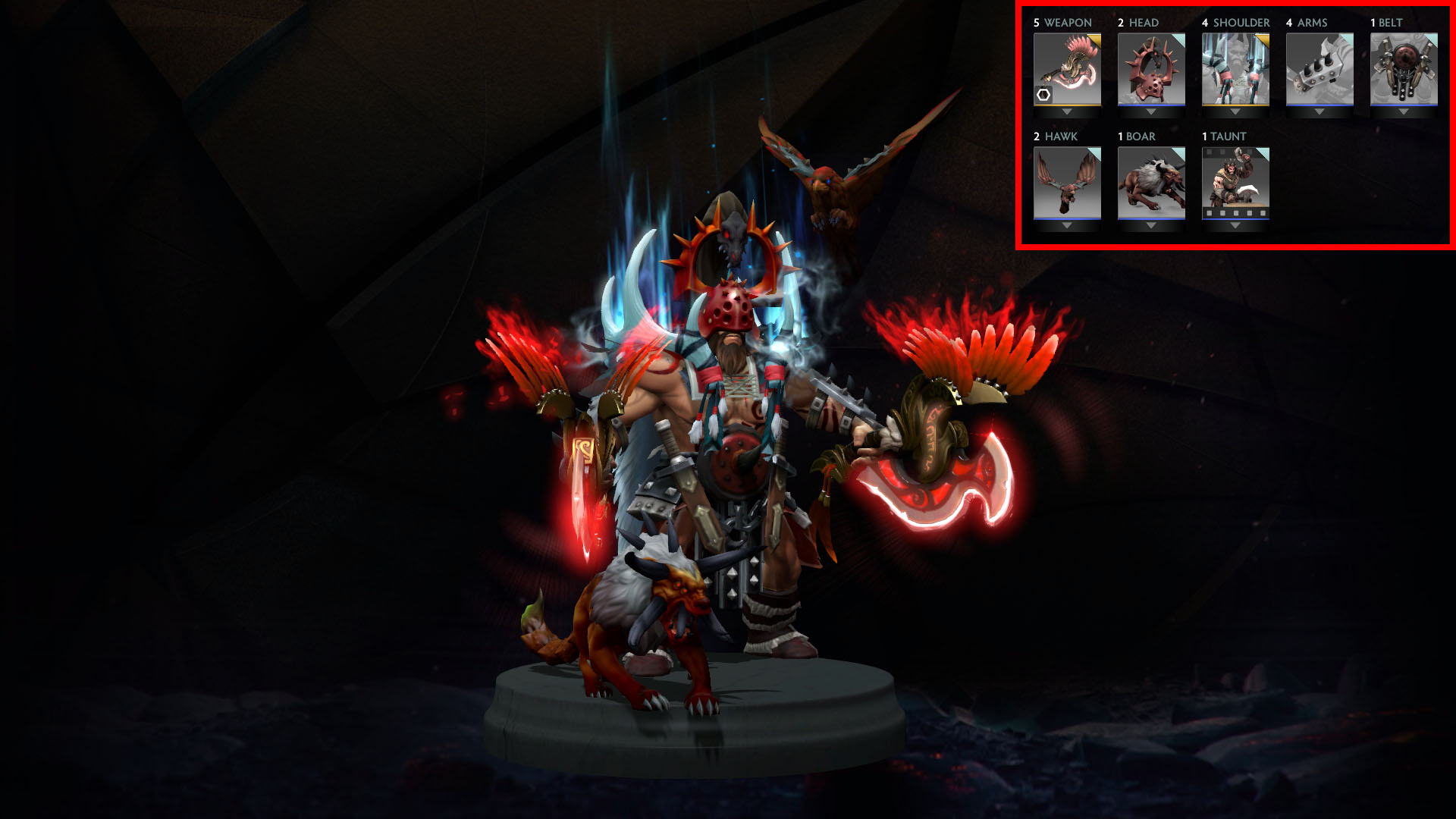
Task: Expand the dropdown arrow under Hawk
Action: [1067, 226]
